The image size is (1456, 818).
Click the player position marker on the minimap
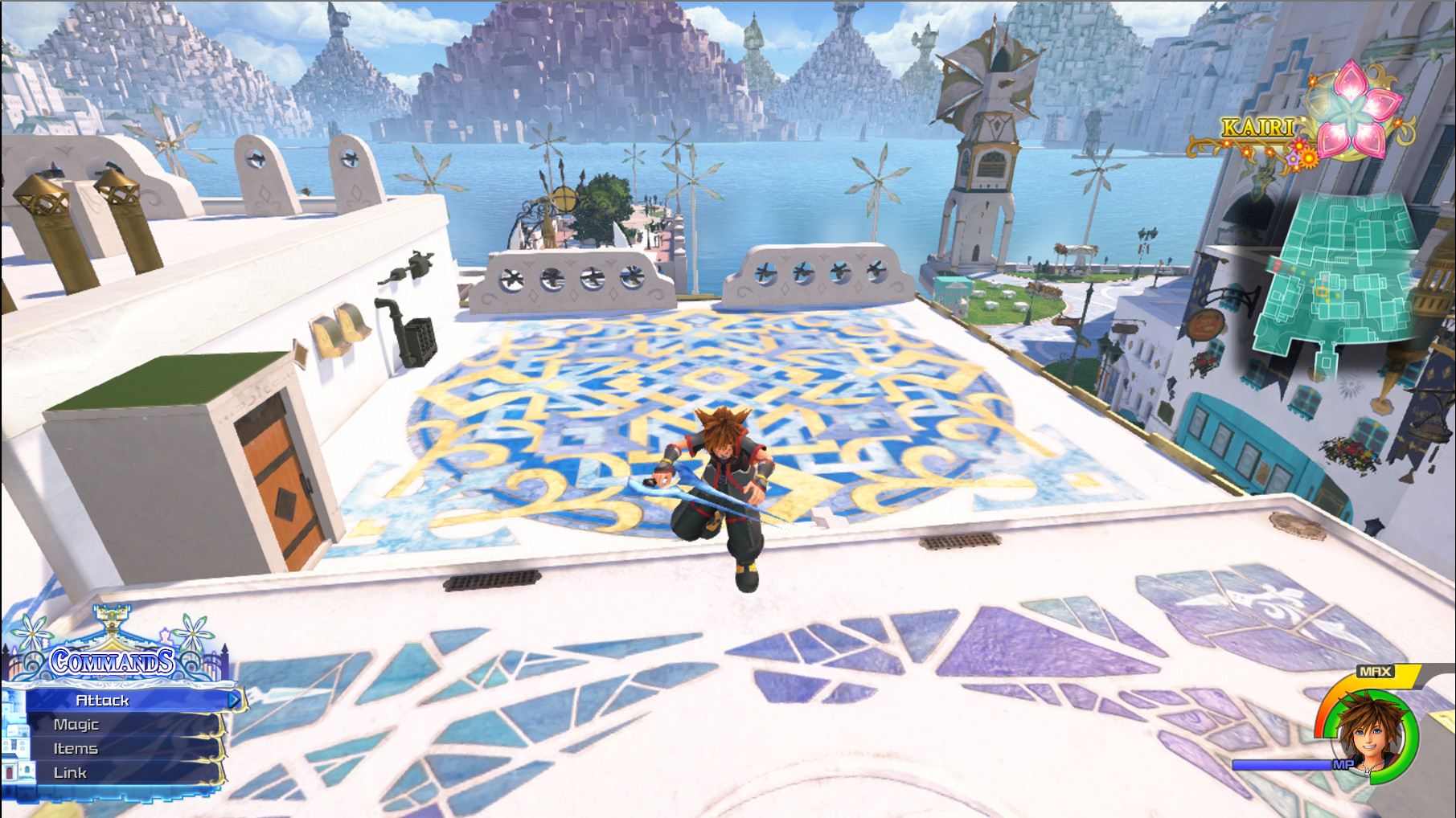(x=1324, y=280)
